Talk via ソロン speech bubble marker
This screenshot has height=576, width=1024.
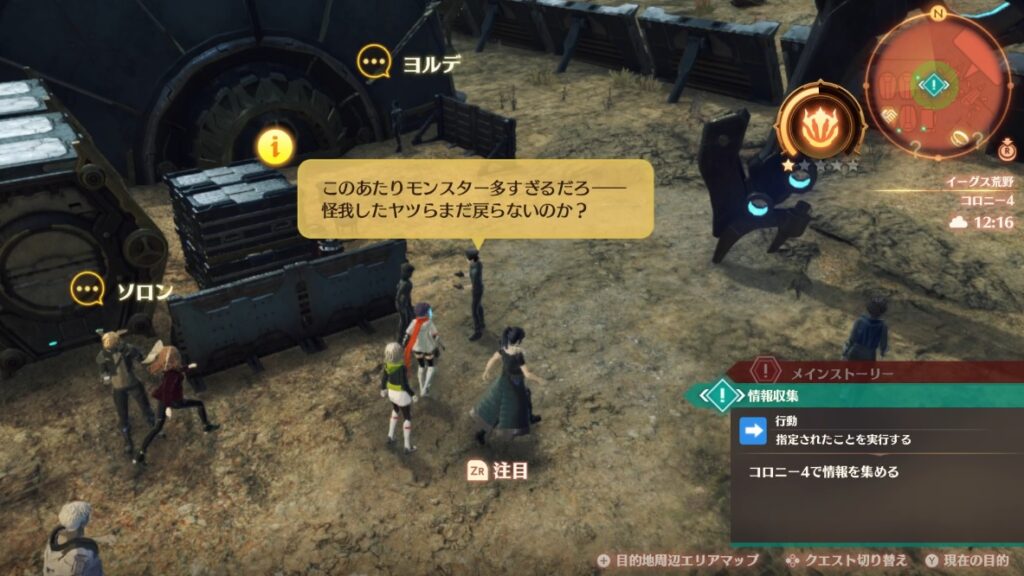(89, 290)
